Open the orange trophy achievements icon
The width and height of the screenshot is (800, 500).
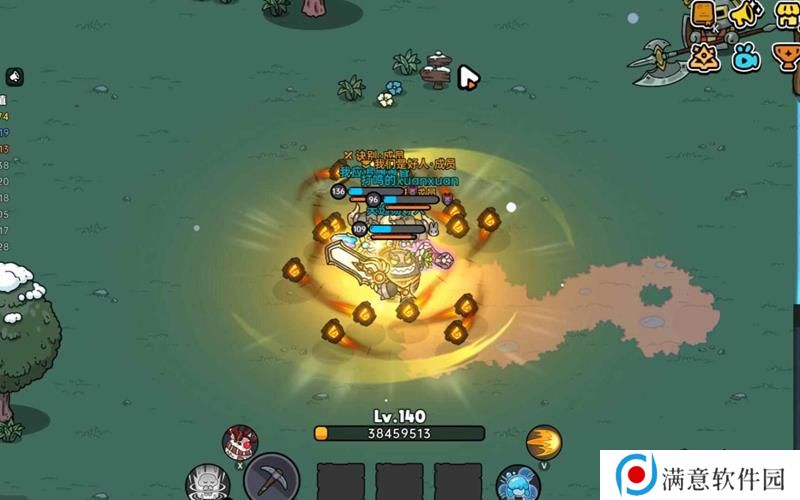[x=786, y=57]
